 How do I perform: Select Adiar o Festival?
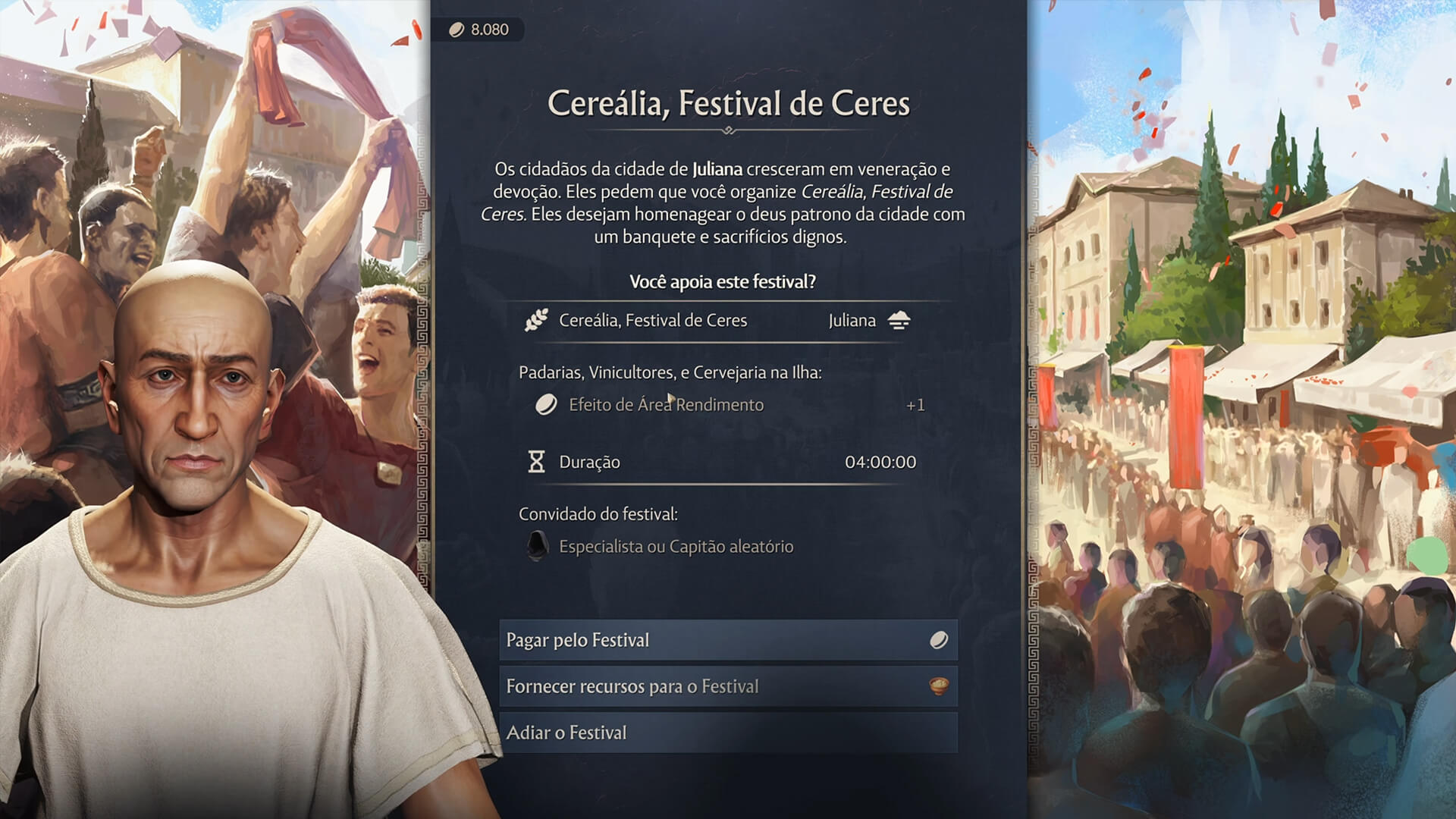pos(726,732)
